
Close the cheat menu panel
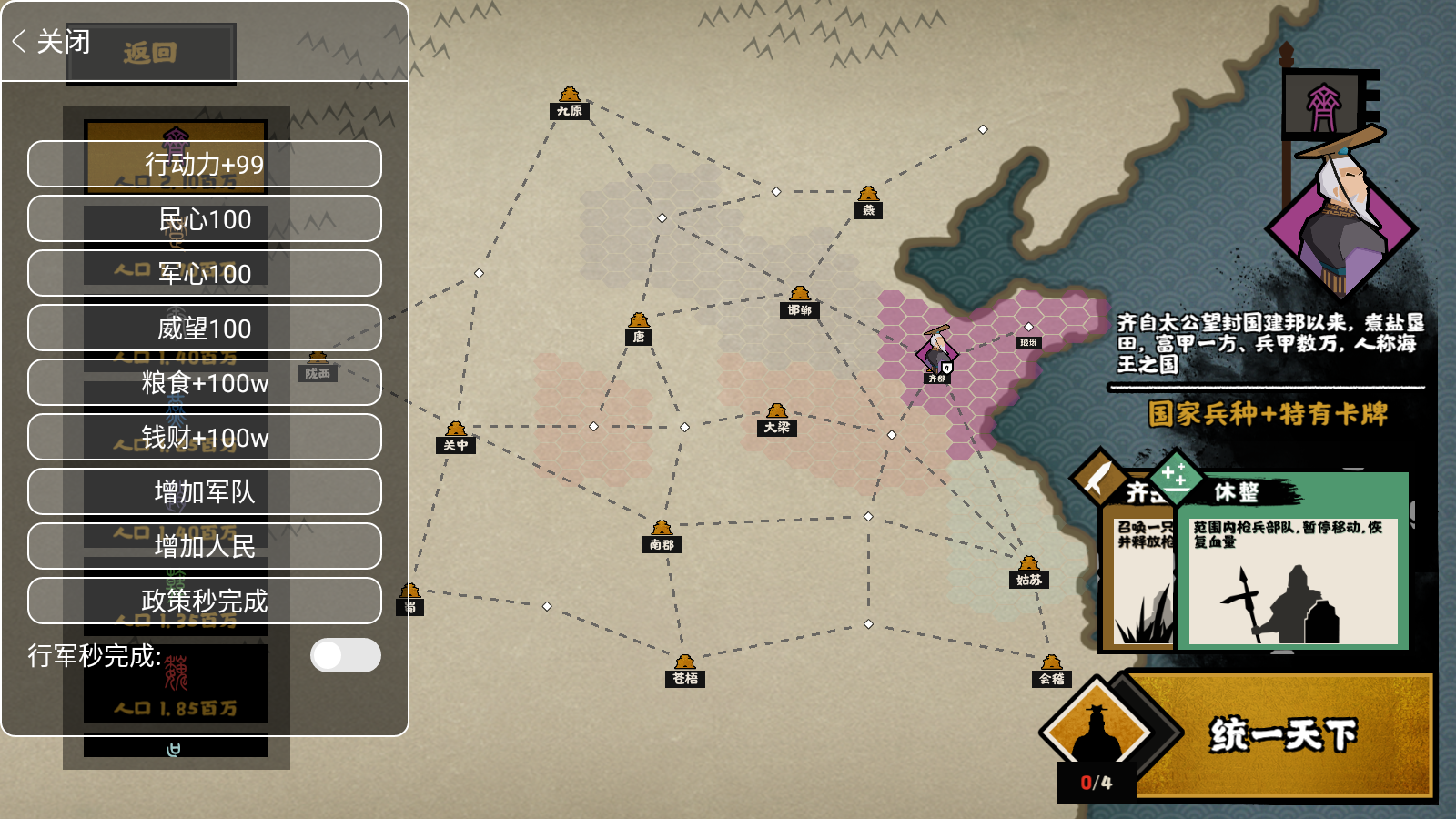coord(52,42)
